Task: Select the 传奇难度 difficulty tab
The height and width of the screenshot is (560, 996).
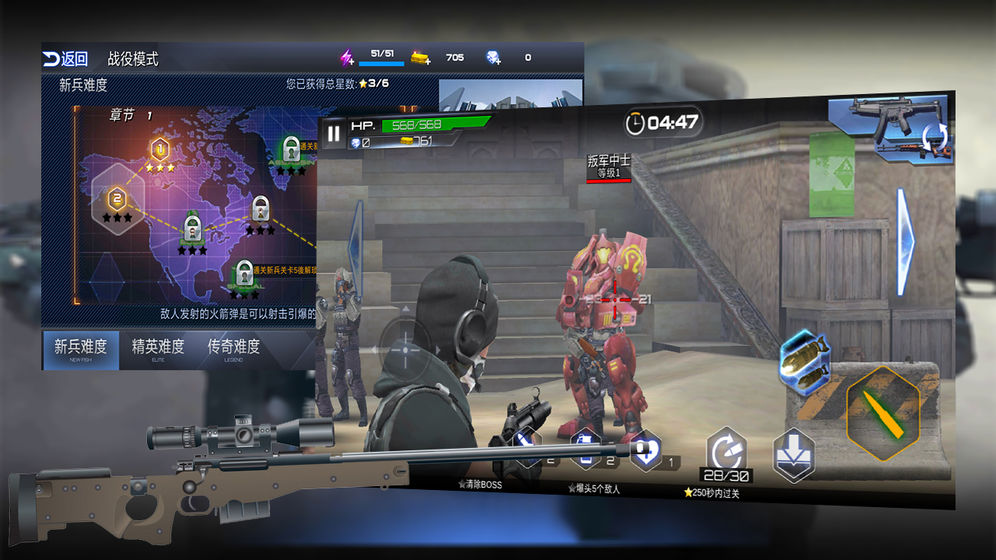Action: coord(233,349)
